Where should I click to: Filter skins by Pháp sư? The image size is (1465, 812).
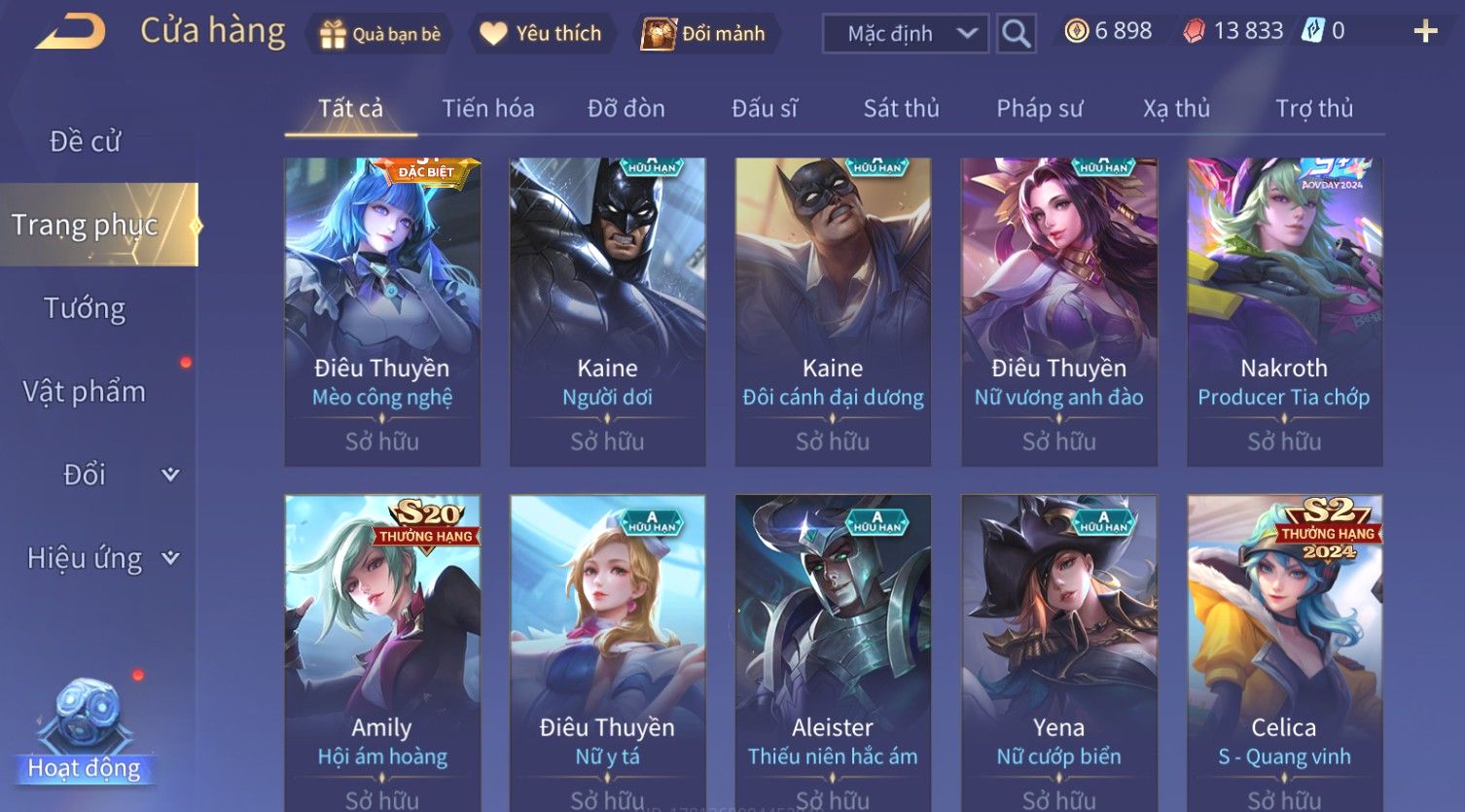click(x=1039, y=109)
